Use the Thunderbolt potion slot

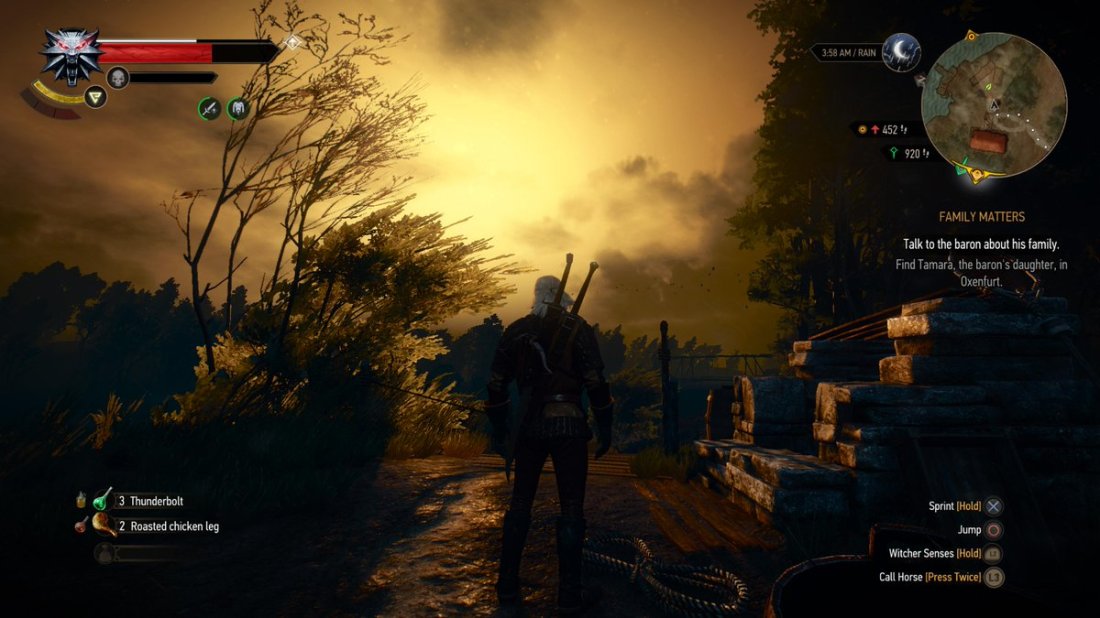pyautogui.click(x=103, y=500)
